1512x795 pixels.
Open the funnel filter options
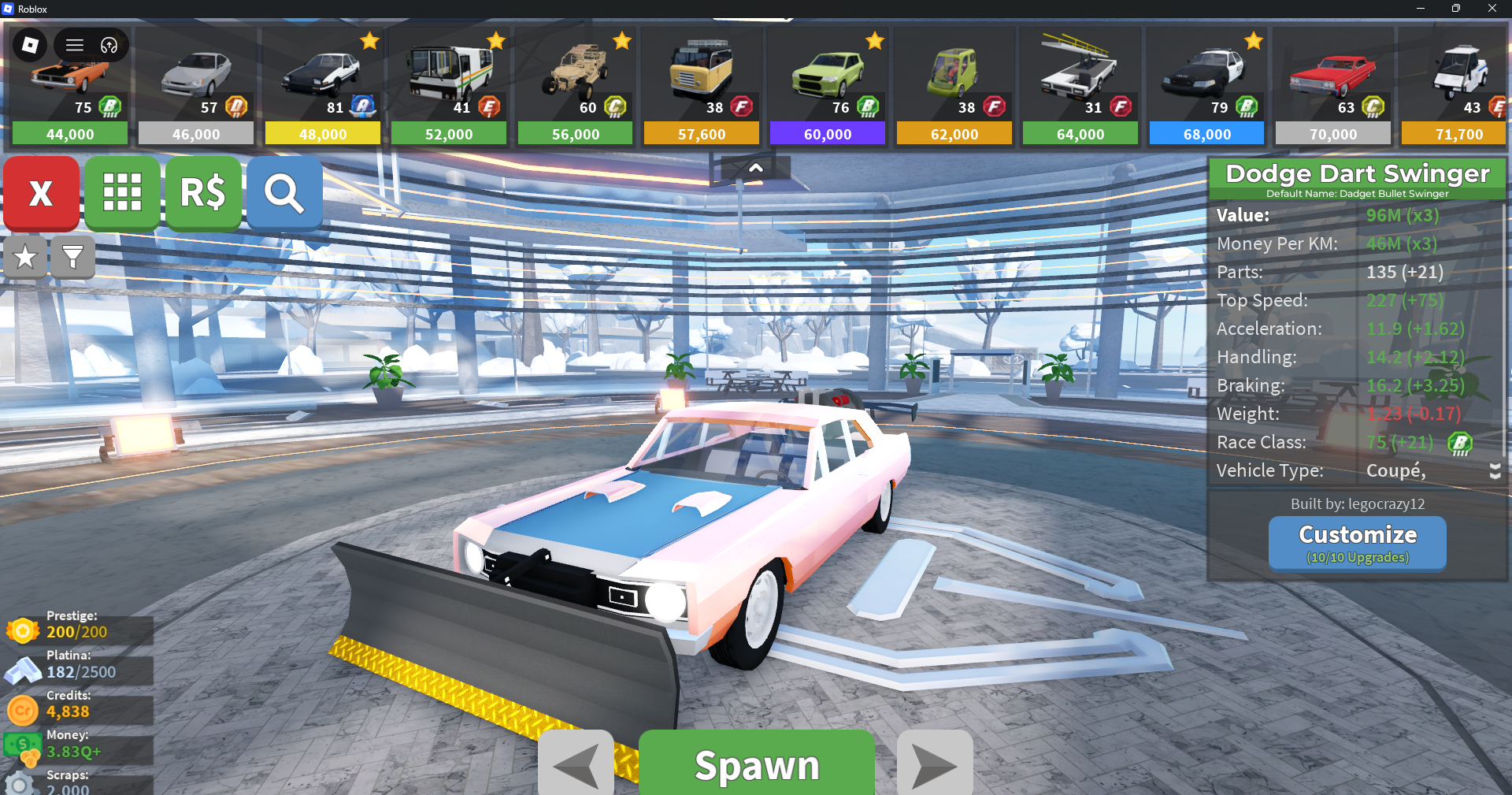[x=72, y=257]
